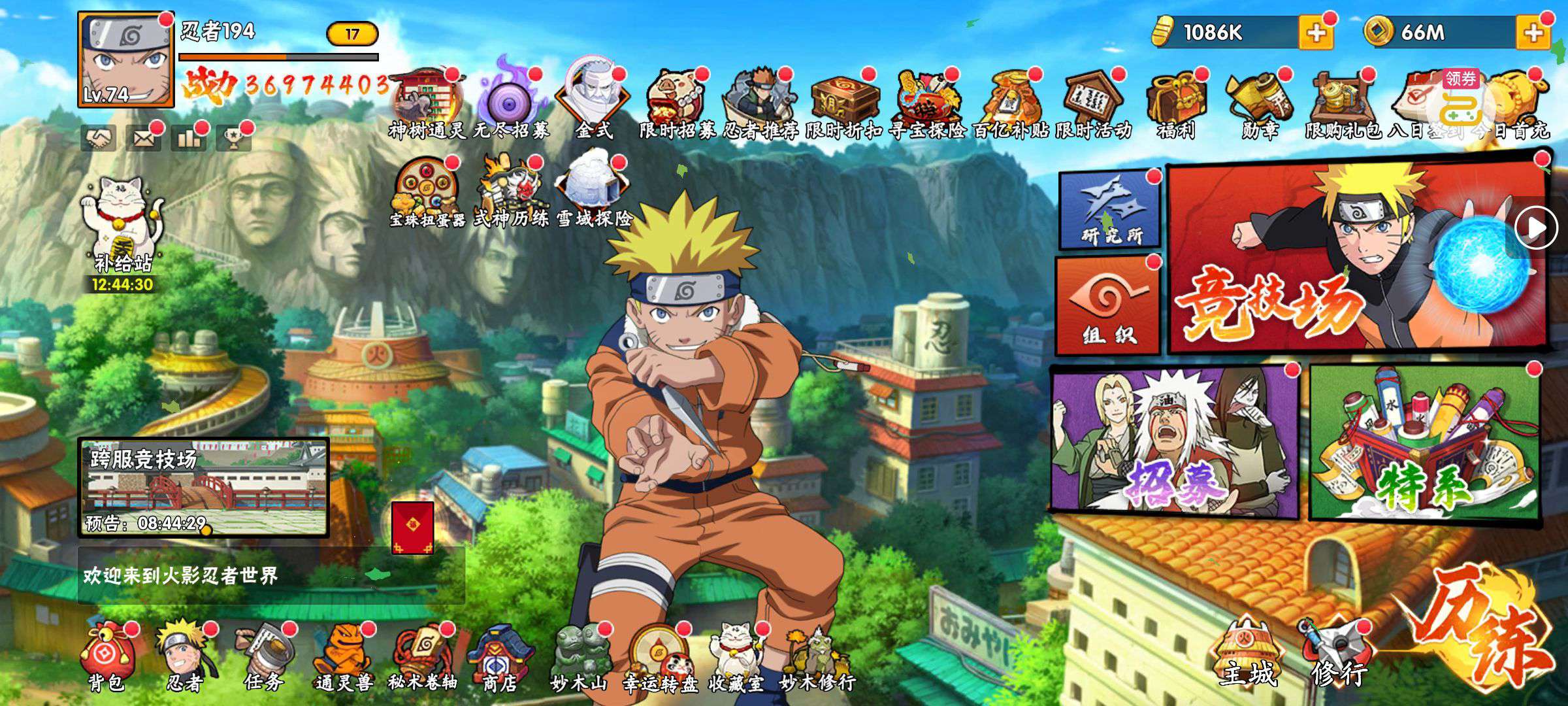
Task: View the 任务 quests list
Action: point(264,657)
